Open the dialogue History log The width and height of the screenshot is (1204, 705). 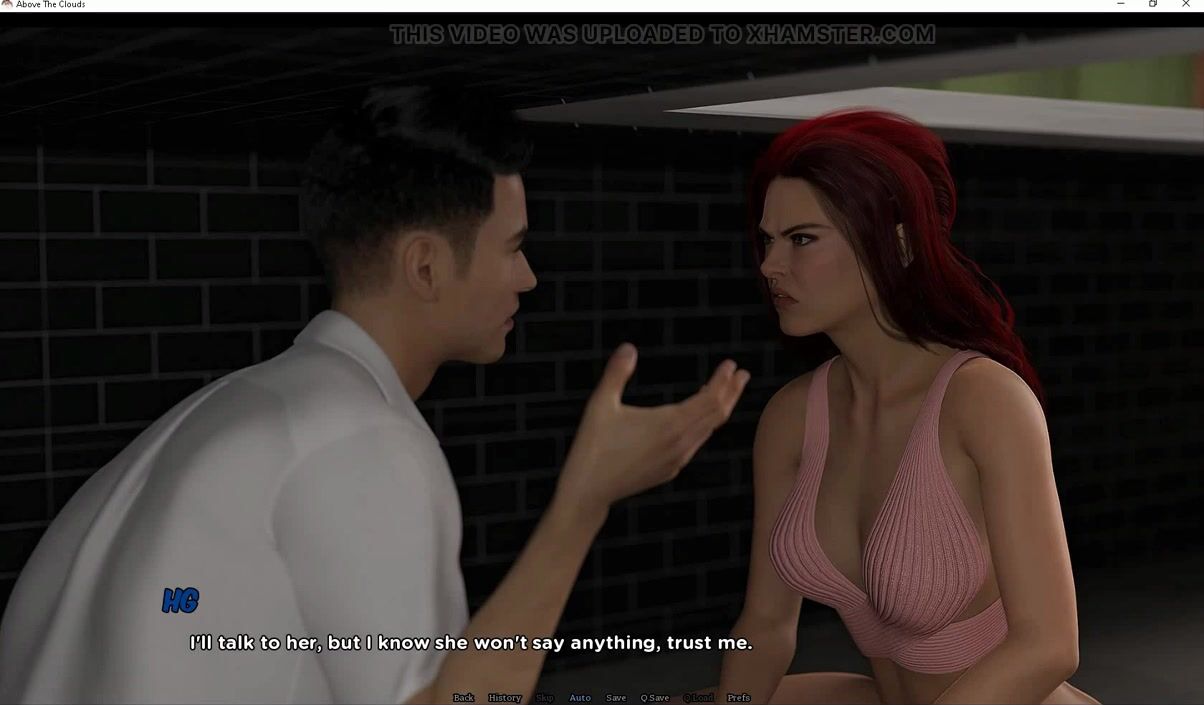[504, 698]
